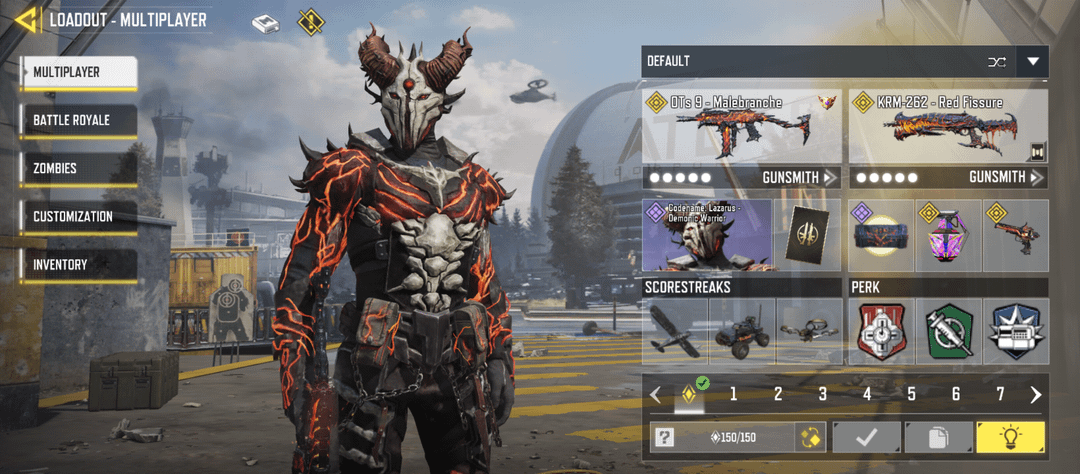Select the pistol secondary weapon slot
The image size is (1080, 474).
[1015, 236]
